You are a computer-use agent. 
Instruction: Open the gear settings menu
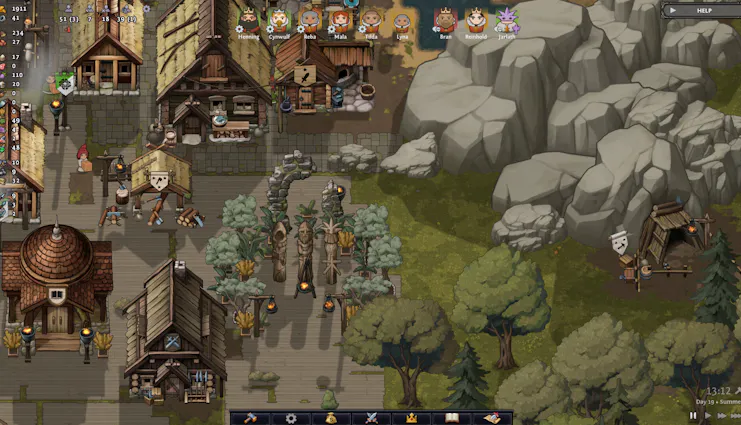point(291,418)
